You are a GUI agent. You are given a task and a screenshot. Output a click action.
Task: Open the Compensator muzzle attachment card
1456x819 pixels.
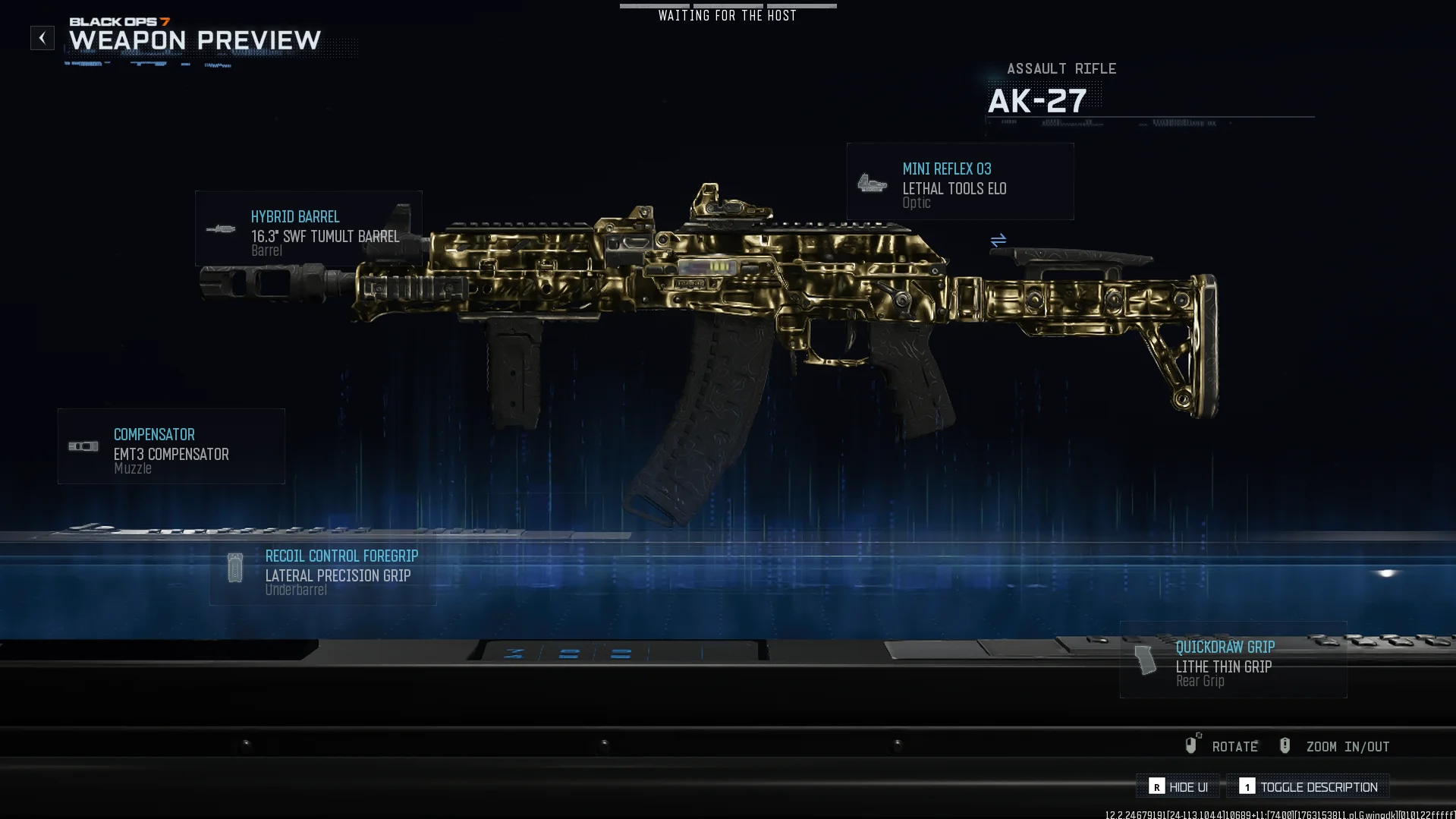coord(171,446)
